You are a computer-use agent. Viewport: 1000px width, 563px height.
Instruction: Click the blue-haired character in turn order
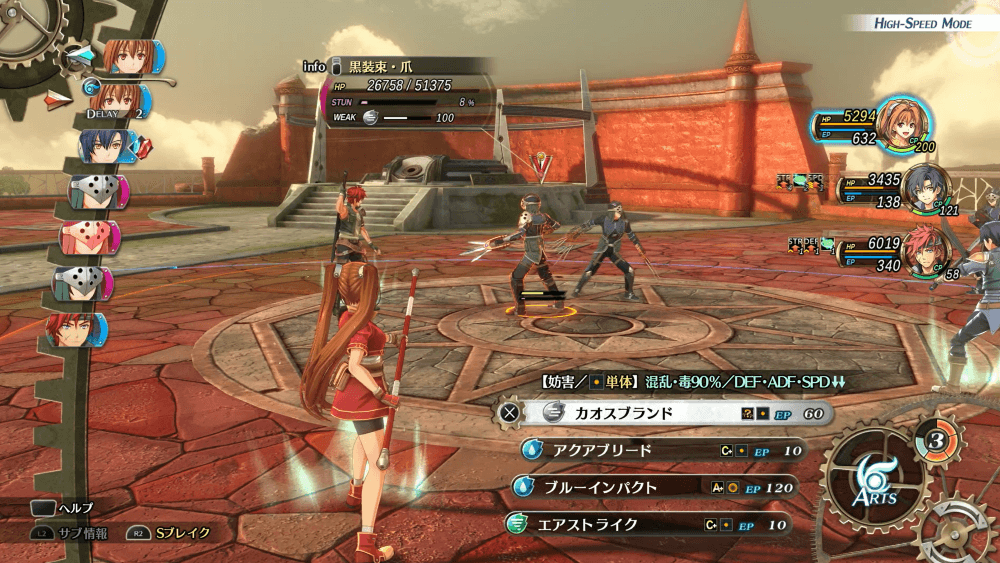pos(105,147)
